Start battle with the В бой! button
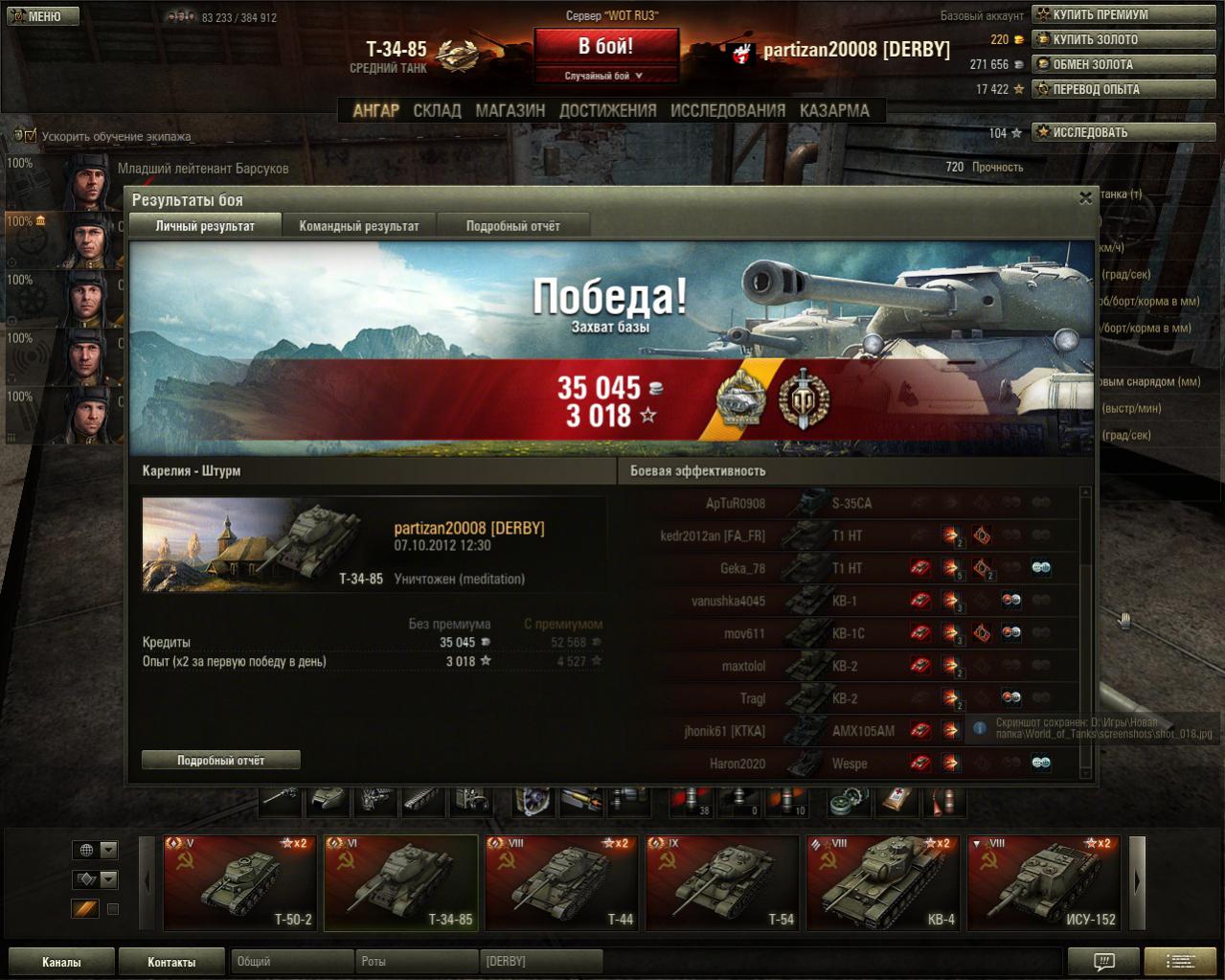This screenshot has width=1225, height=980. coord(605,47)
